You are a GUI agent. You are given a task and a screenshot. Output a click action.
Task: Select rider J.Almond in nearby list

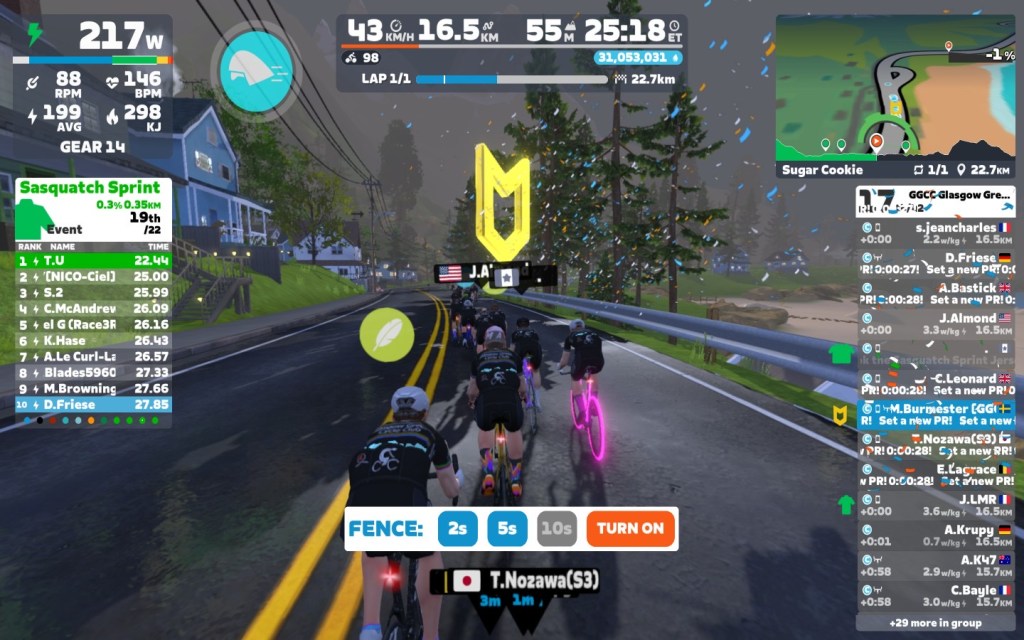[x=935, y=324]
